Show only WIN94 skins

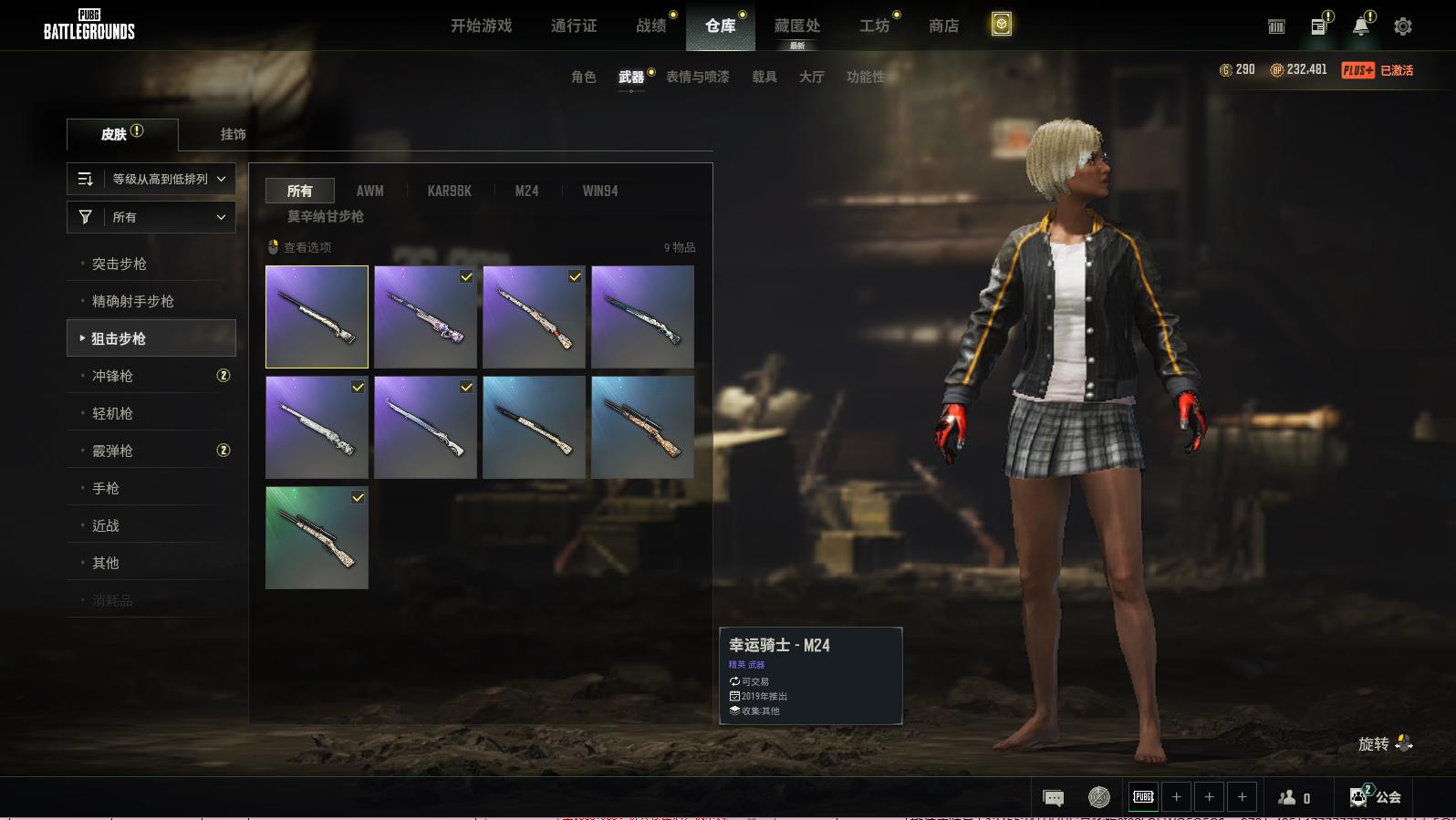[599, 191]
